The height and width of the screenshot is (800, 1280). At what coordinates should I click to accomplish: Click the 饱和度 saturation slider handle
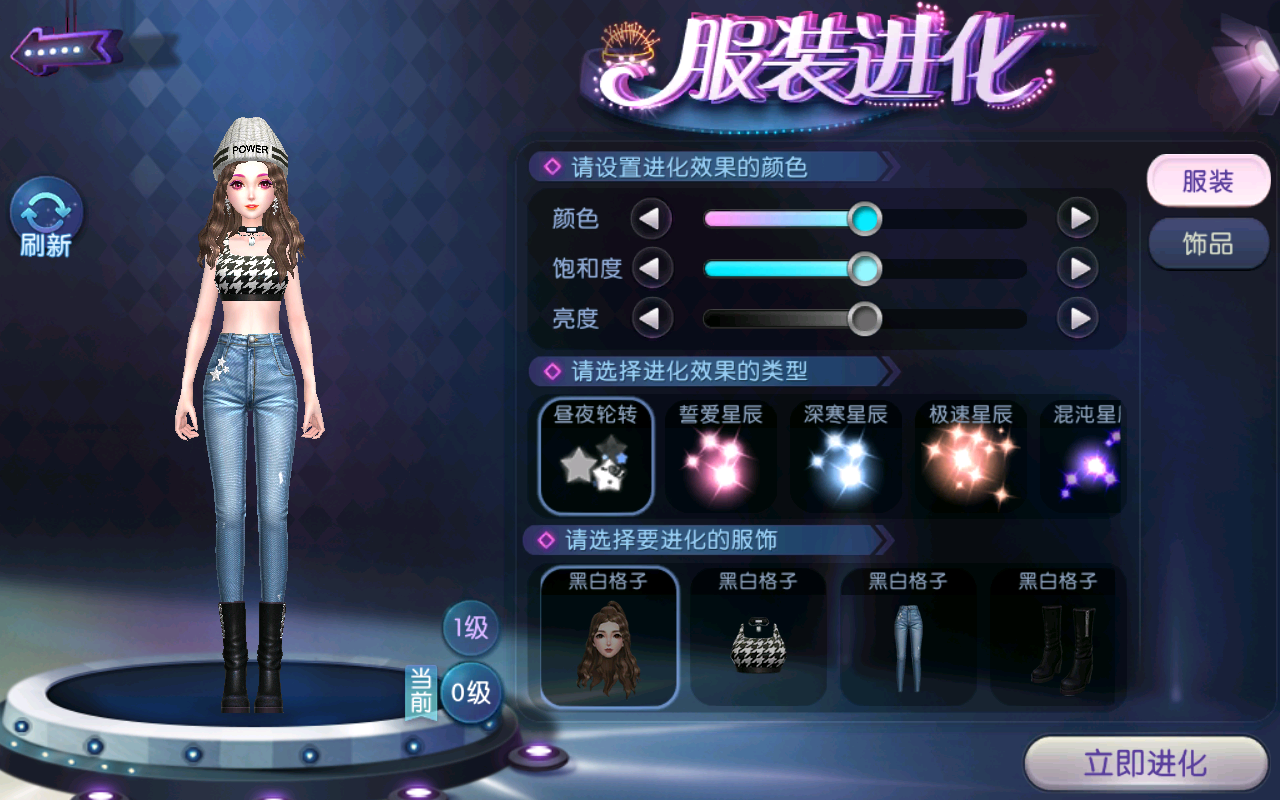point(865,268)
